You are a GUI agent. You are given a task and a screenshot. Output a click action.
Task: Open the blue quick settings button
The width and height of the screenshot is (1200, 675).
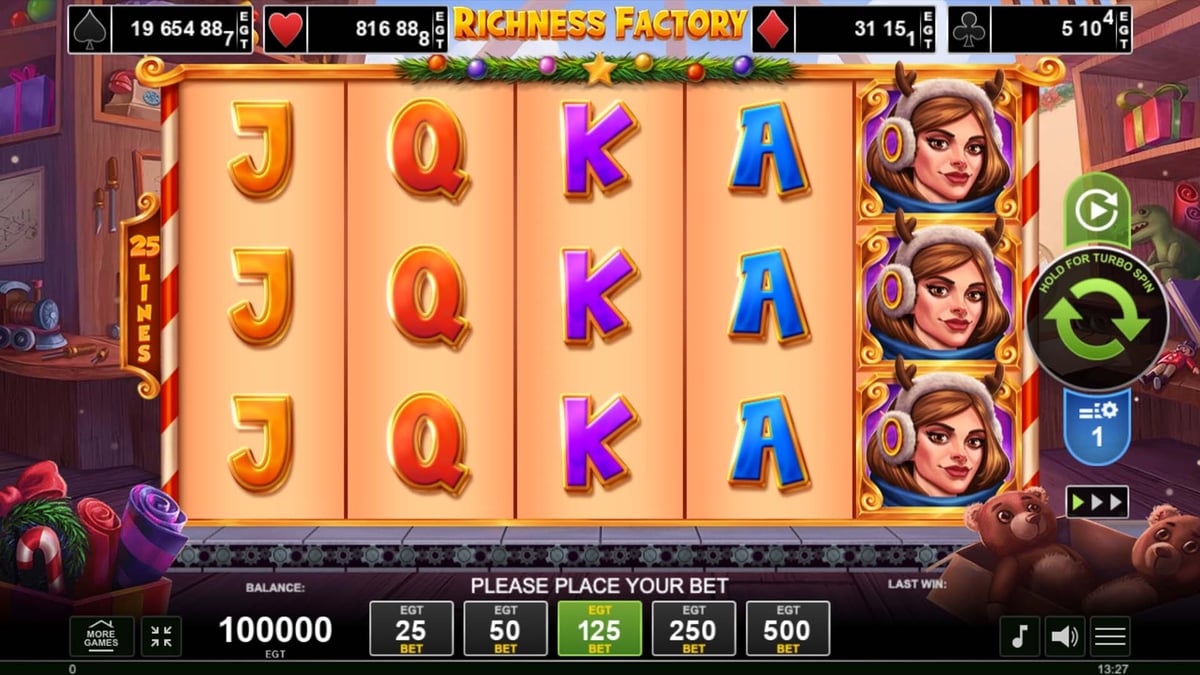[x=1096, y=425]
